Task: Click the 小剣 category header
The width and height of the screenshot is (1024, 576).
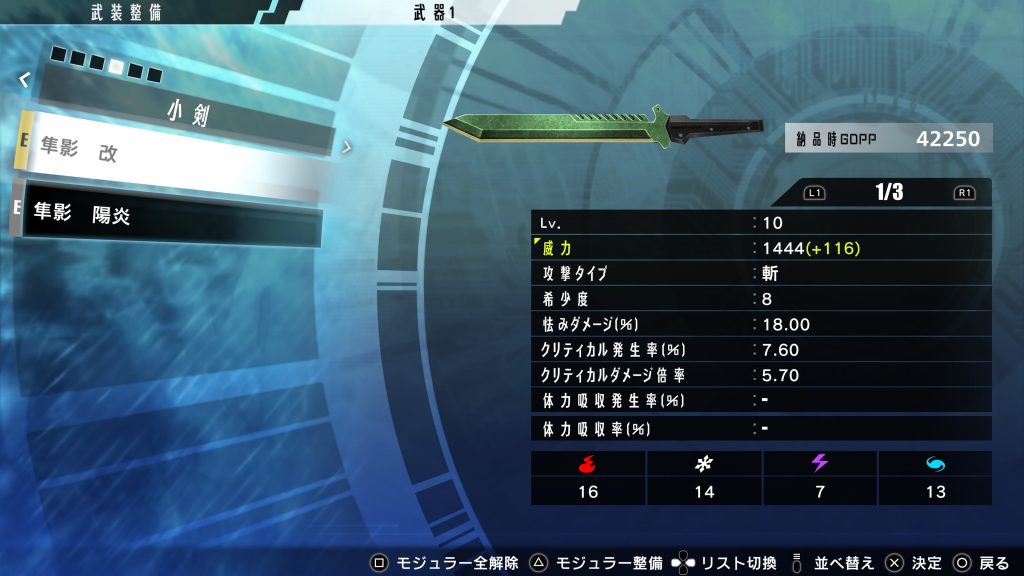Action: tap(187, 112)
